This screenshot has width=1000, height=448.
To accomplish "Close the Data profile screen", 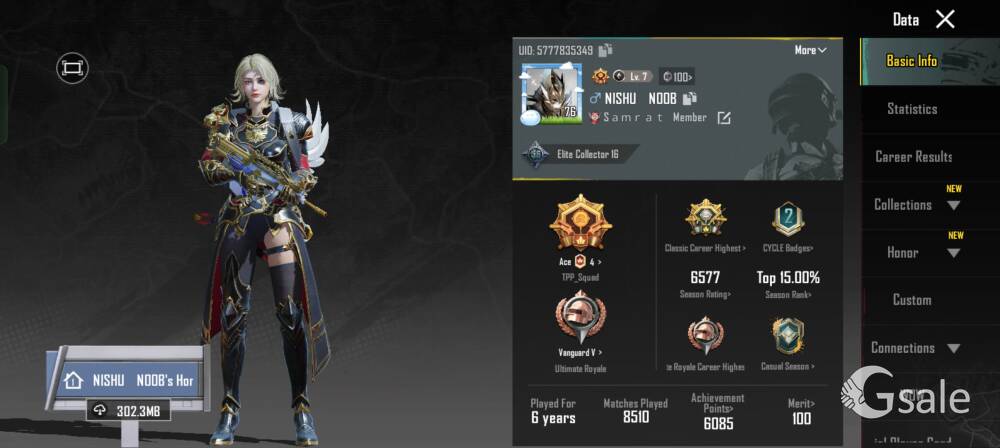I will click(945, 19).
